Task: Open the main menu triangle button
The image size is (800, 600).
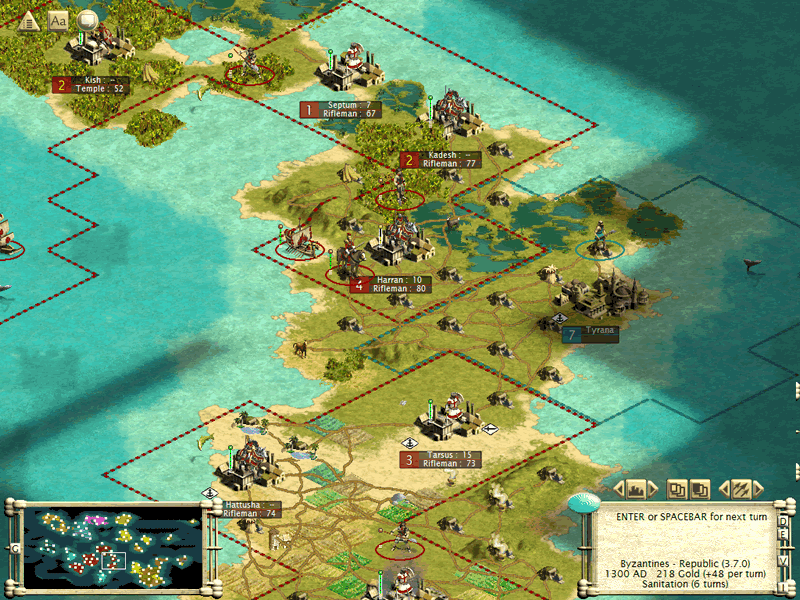Action: point(28,21)
